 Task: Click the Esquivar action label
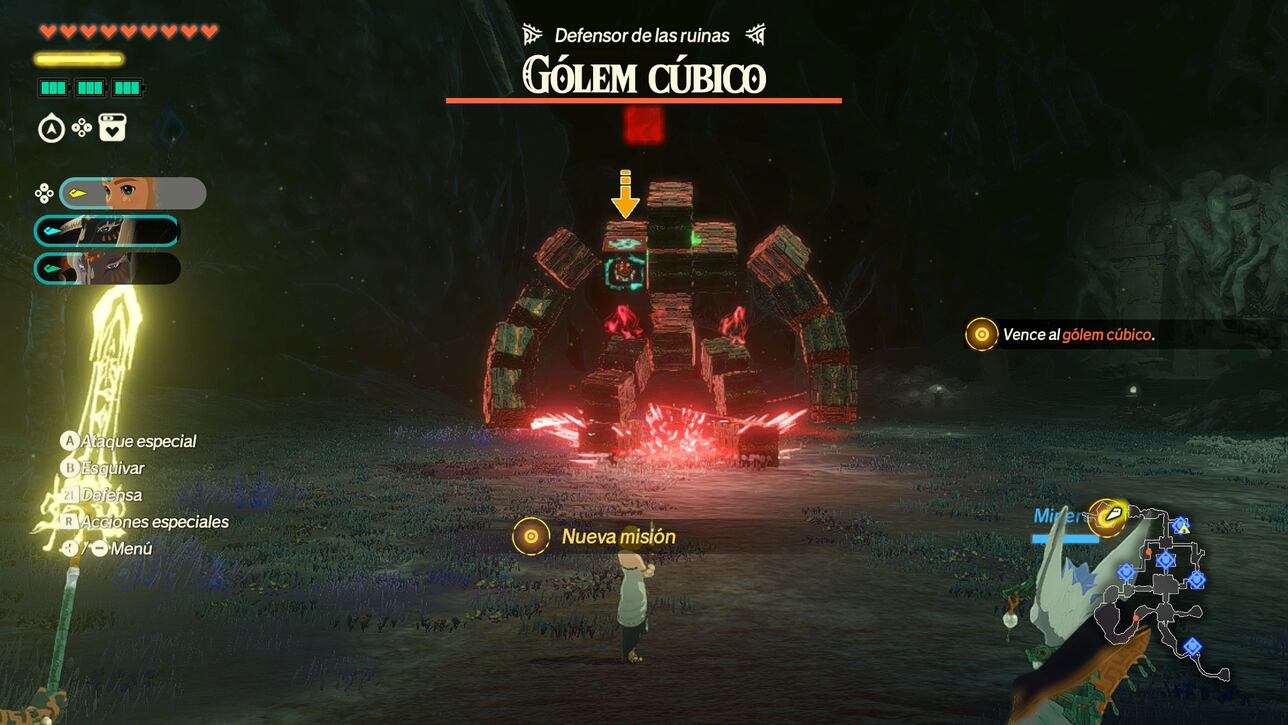point(112,468)
